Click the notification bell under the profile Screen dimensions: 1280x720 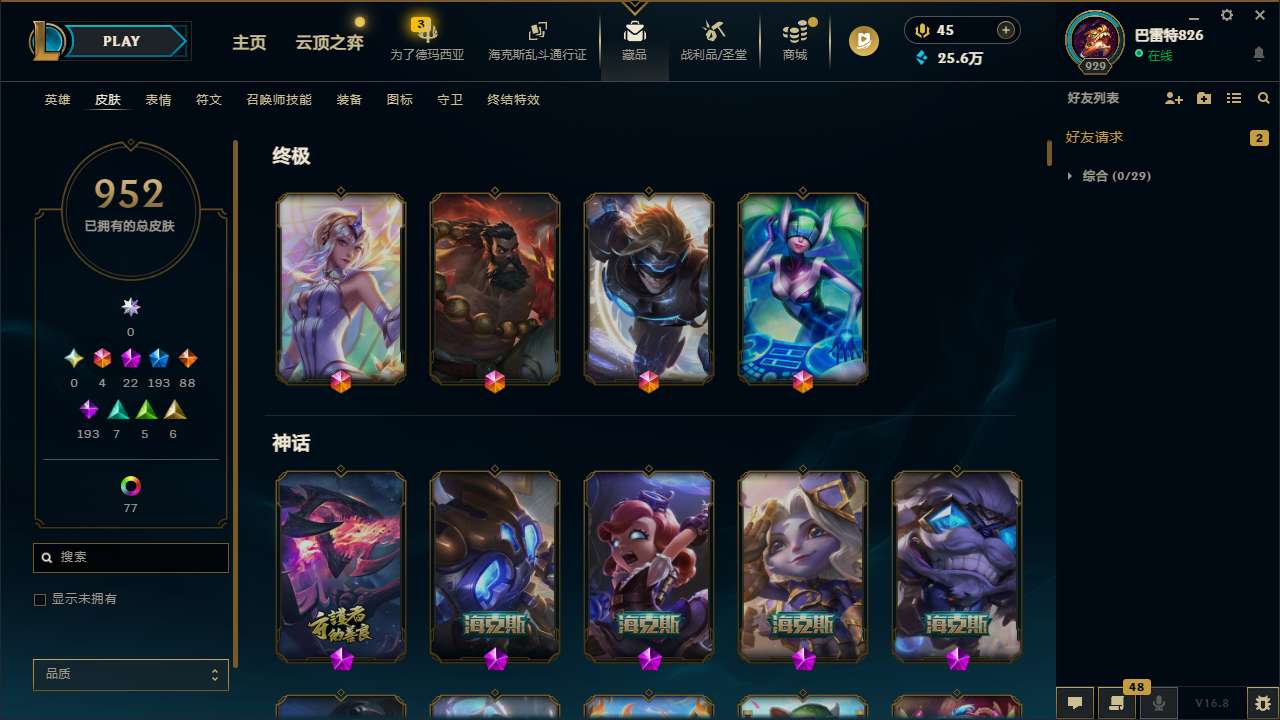(1258, 53)
